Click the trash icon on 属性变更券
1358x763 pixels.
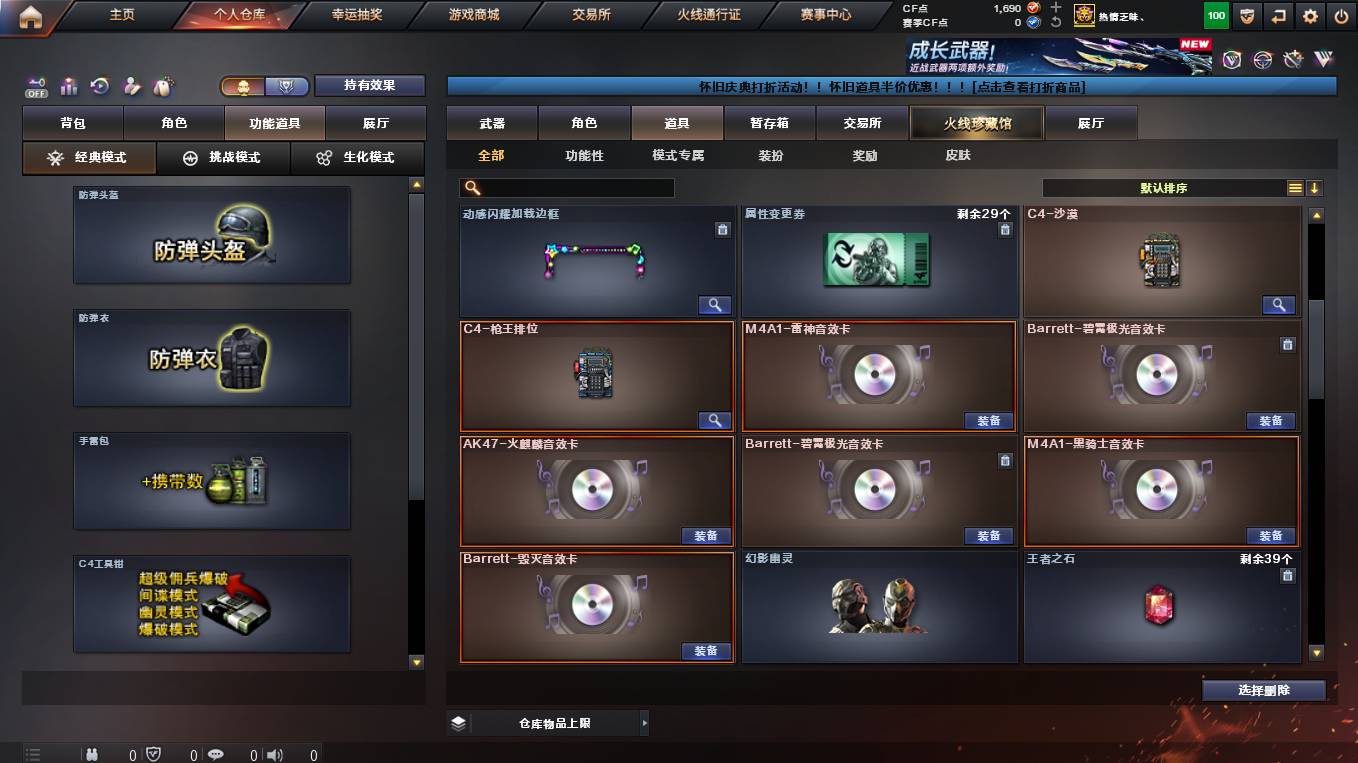pos(1005,229)
